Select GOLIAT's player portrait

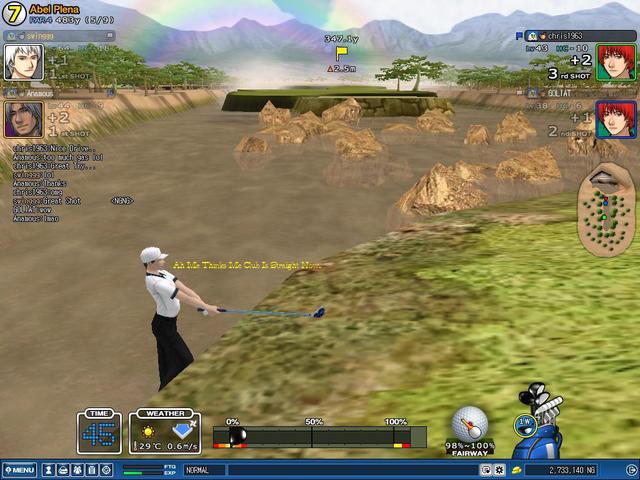click(616, 119)
